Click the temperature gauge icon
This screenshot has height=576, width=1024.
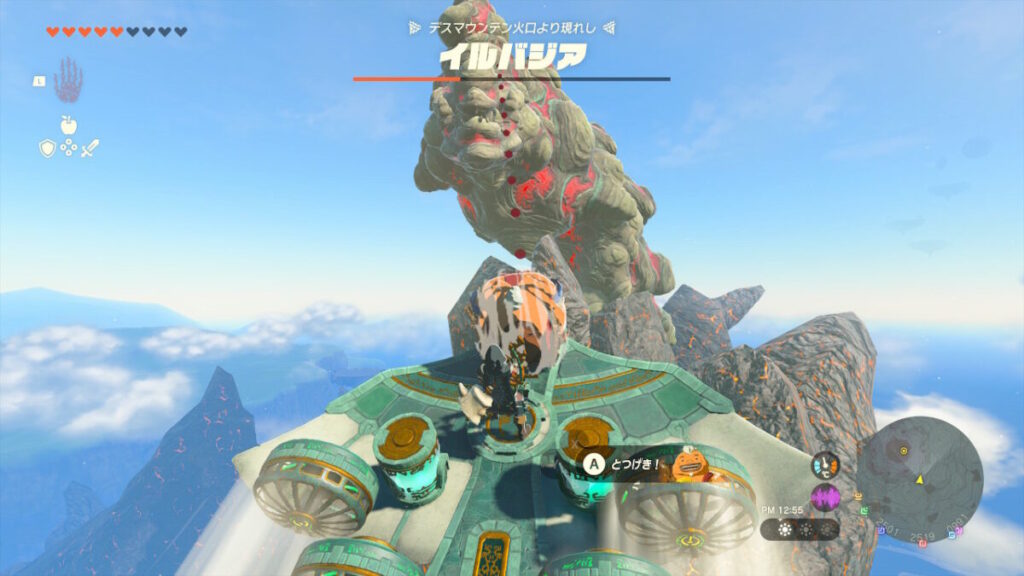tap(825, 465)
